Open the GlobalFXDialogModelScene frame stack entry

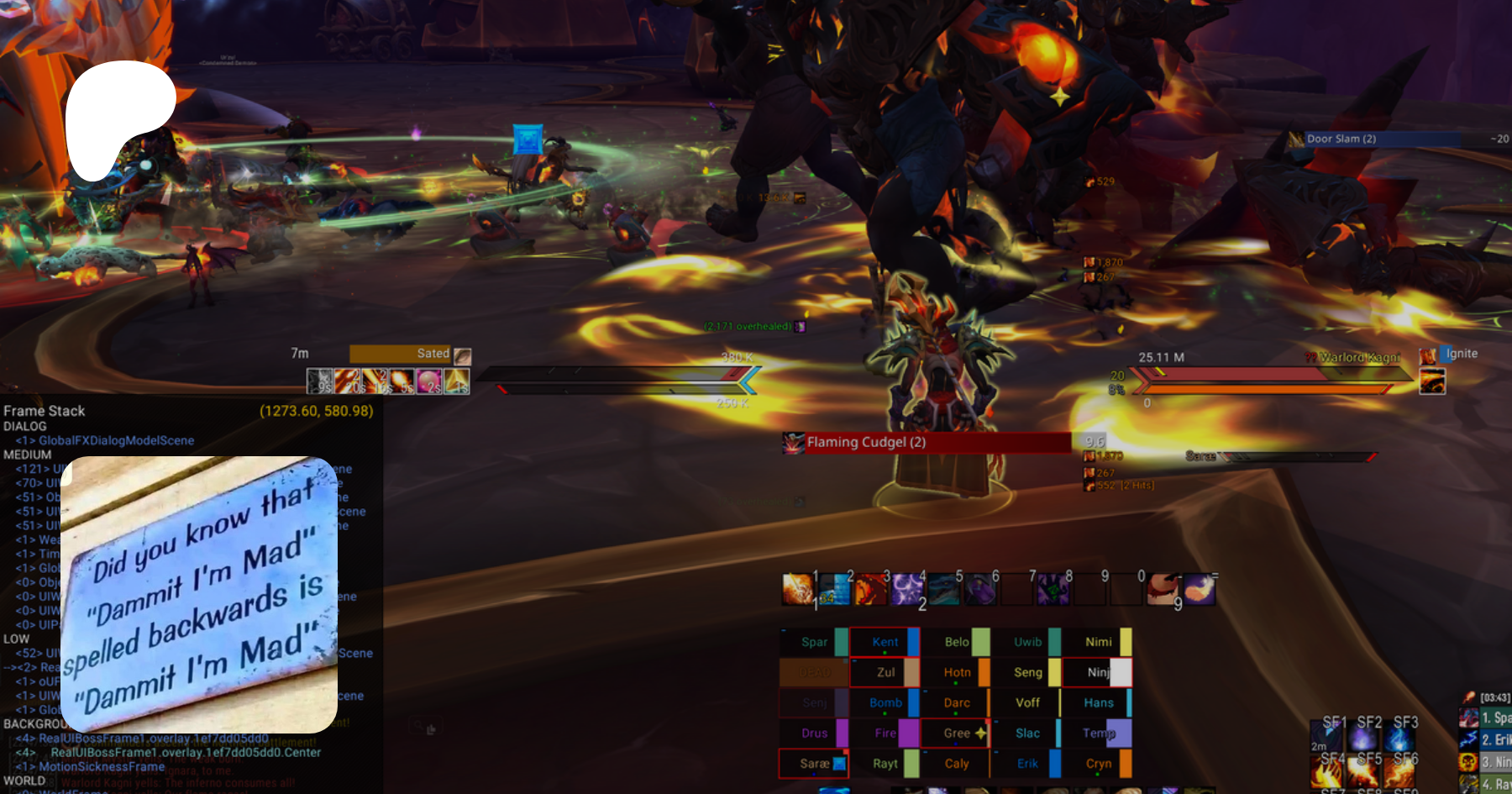pos(116,440)
